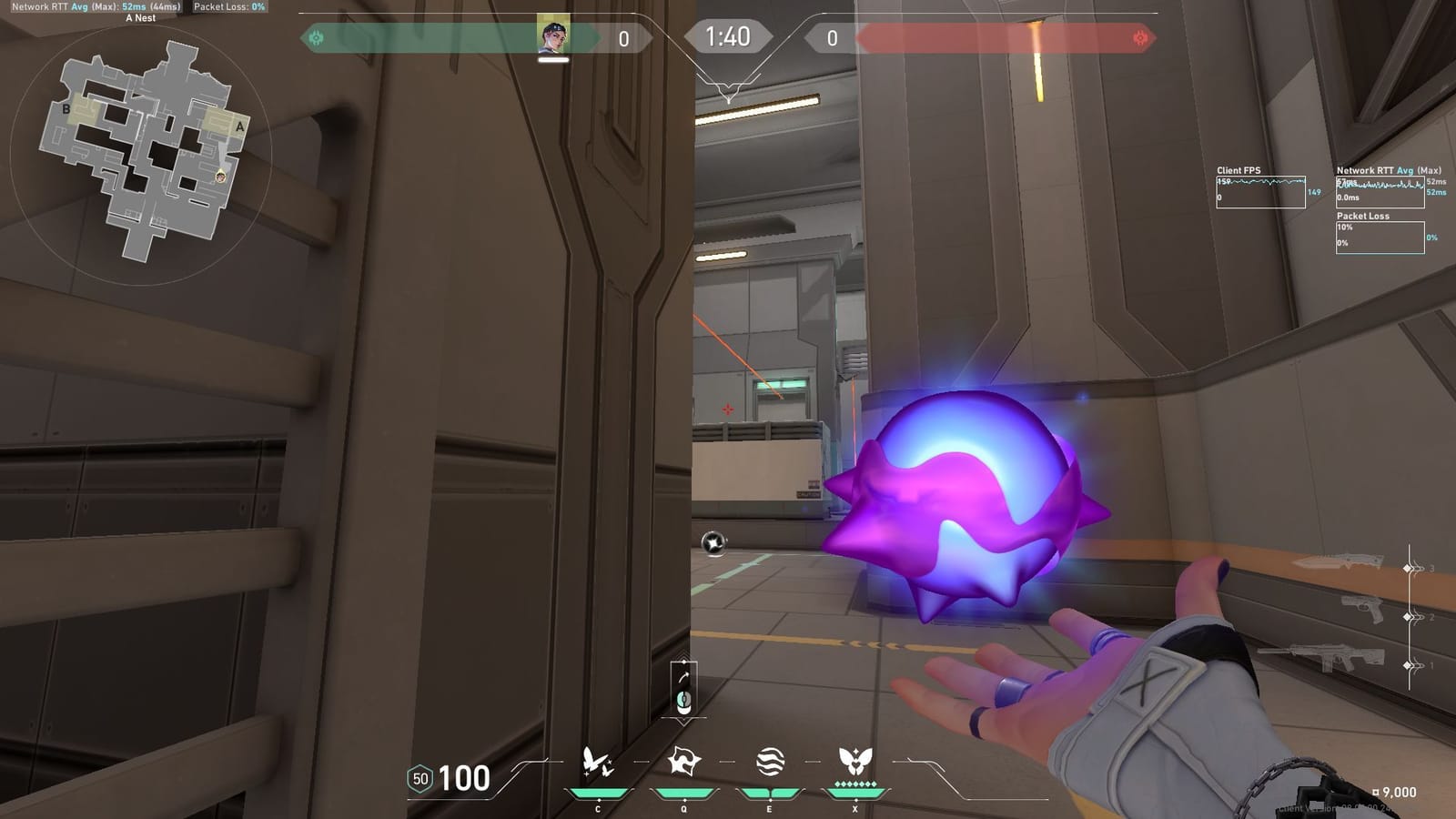This screenshot has height=819, width=1456.
Task: Click the ally team emblem beside the green scorebar
Action: [316, 38]
